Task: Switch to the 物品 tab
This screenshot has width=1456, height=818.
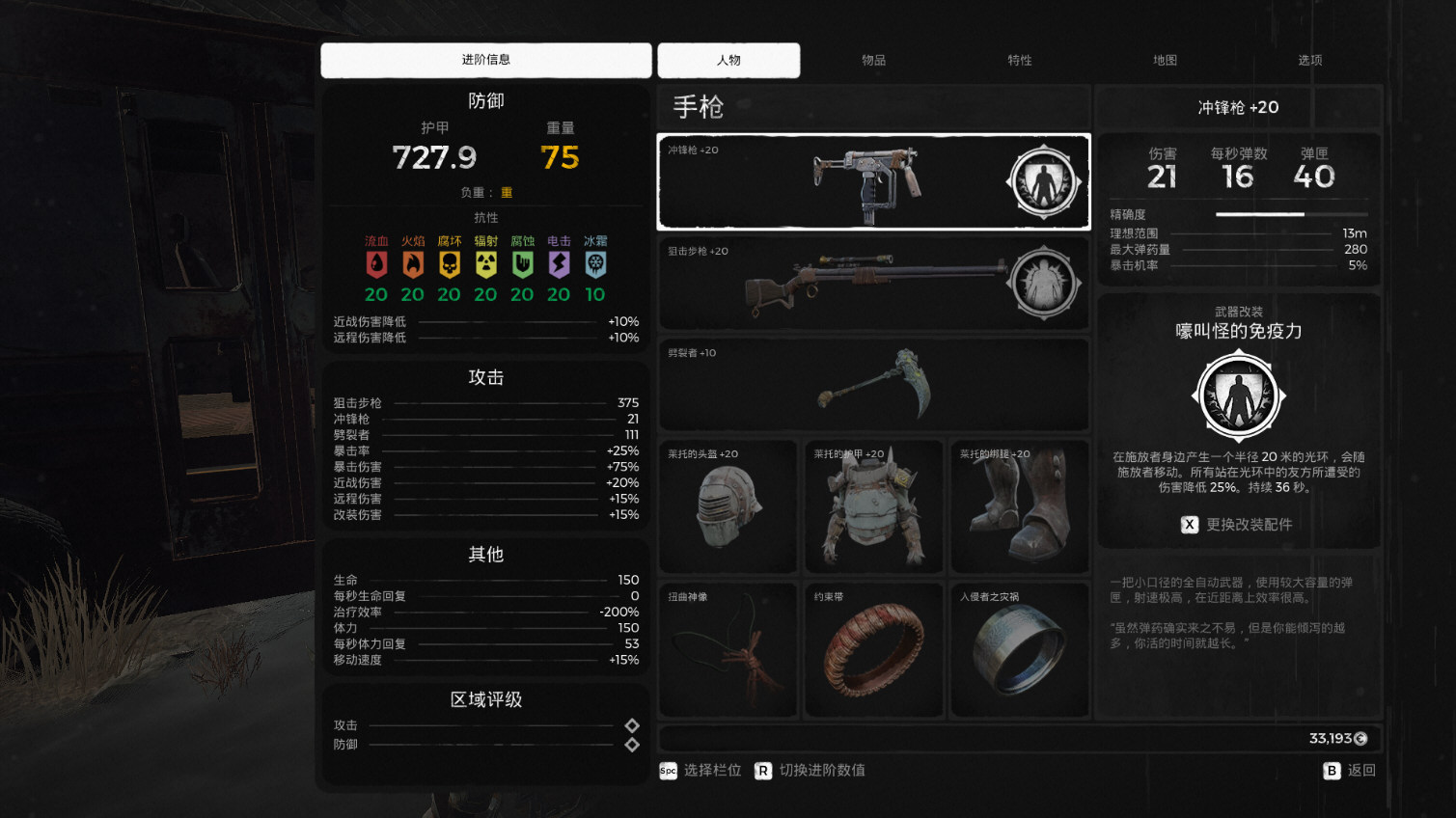Action: (x=875, y=60)
